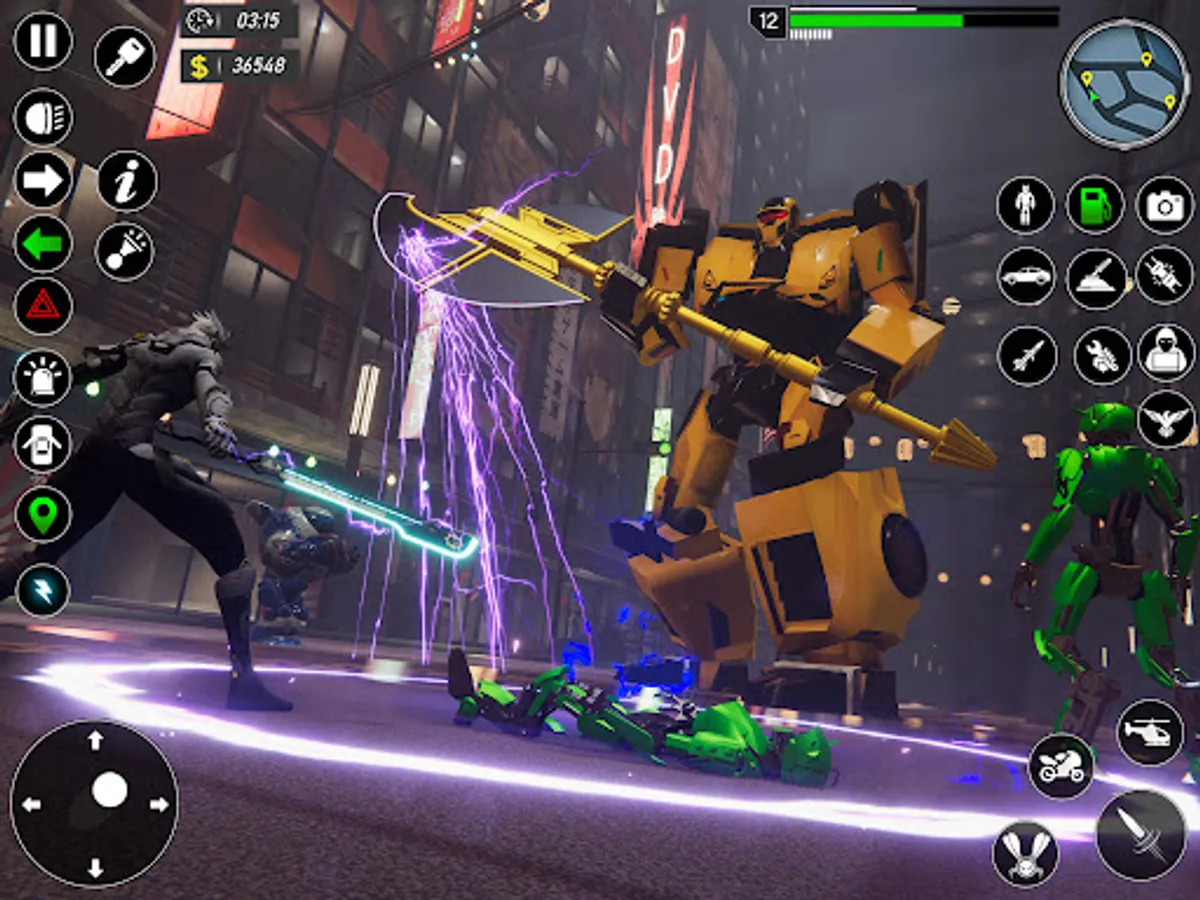Choose the green fuel pump icon
This screenshot has width=1200, height=900.
tap(1095, 205)
